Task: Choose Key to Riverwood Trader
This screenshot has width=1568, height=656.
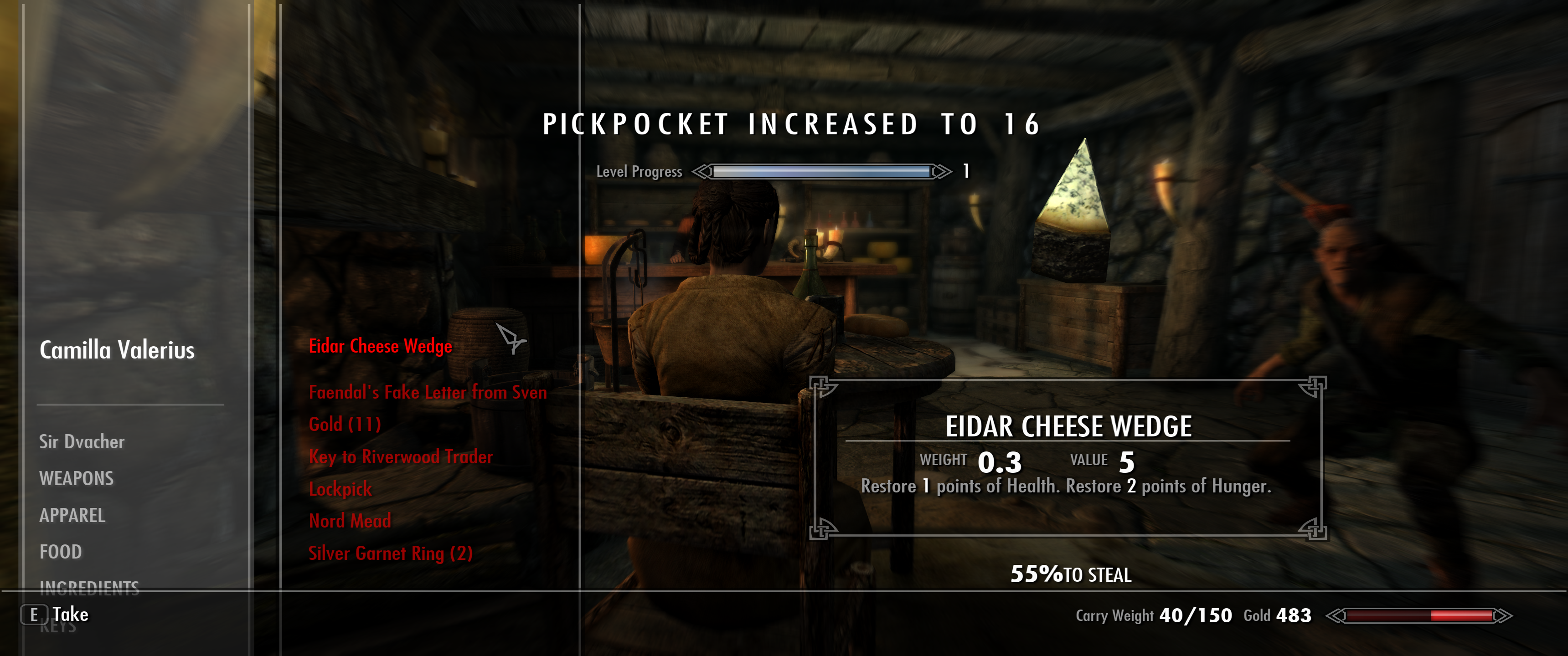Action: 401,456
